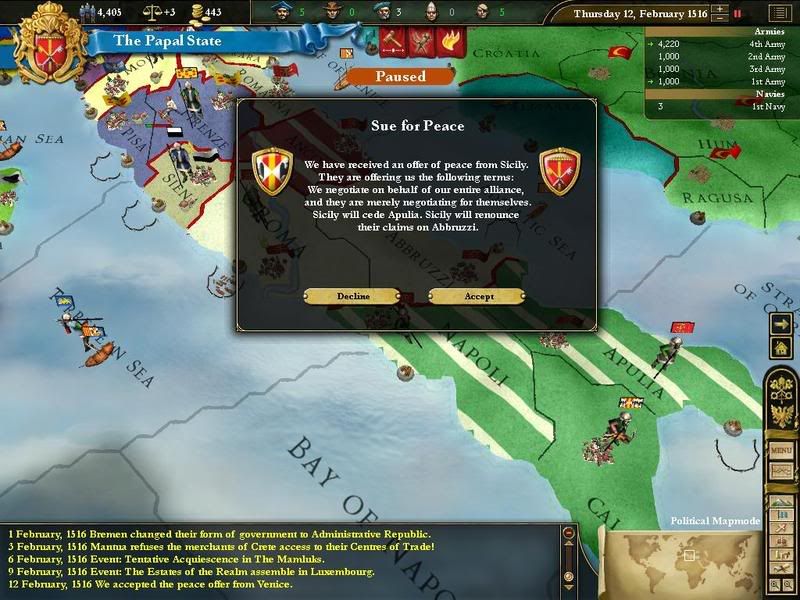
Task: Click the yellow arrow button above the home icon
Action: 781,323
